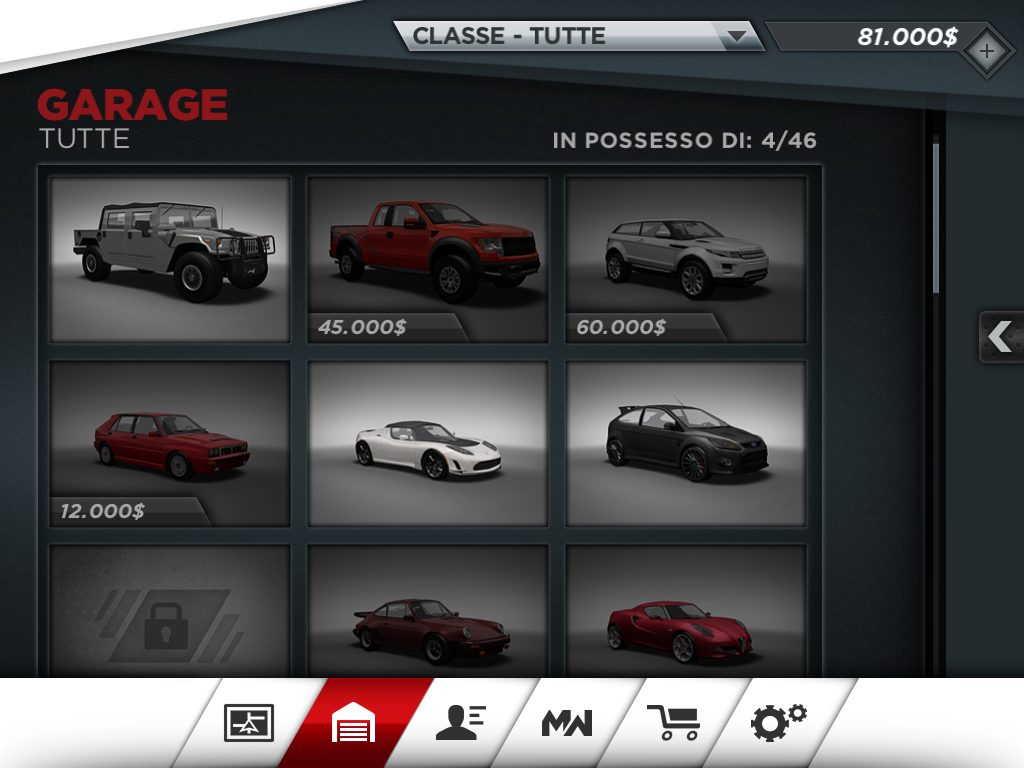Tap the plus button to add money
Image resolution: width=1024 pixels, height=768 pixels.
point(986,52)
